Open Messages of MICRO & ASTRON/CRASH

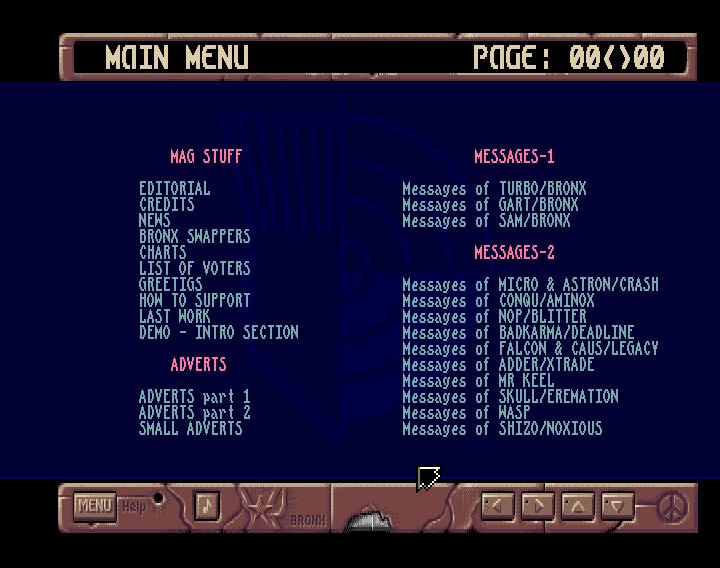coord(530,285)
